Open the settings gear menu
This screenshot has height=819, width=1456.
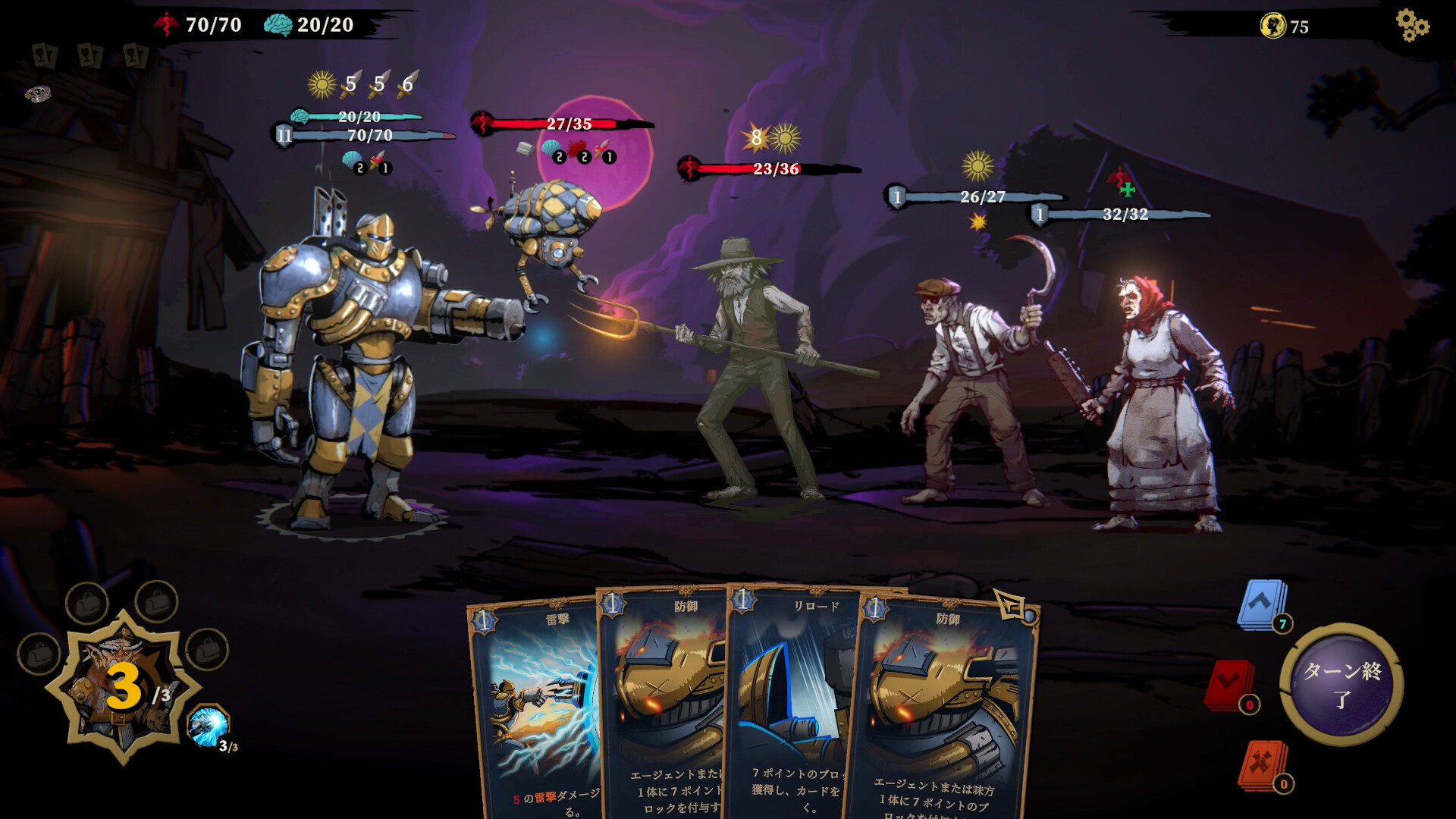(1412, 26)
